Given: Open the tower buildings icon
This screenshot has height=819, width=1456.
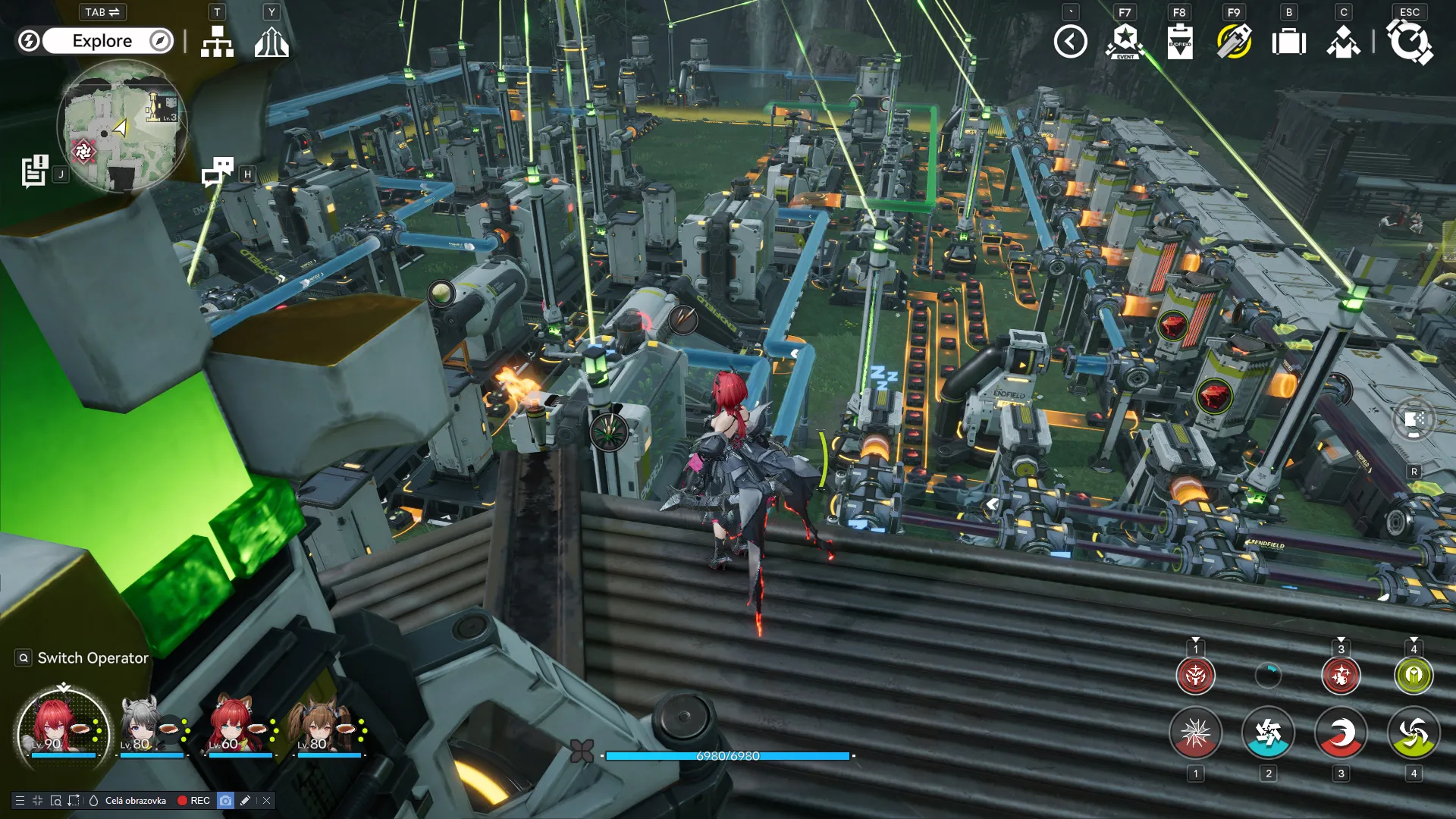Looking at the screenshot, I should click(x=271, y=42).
